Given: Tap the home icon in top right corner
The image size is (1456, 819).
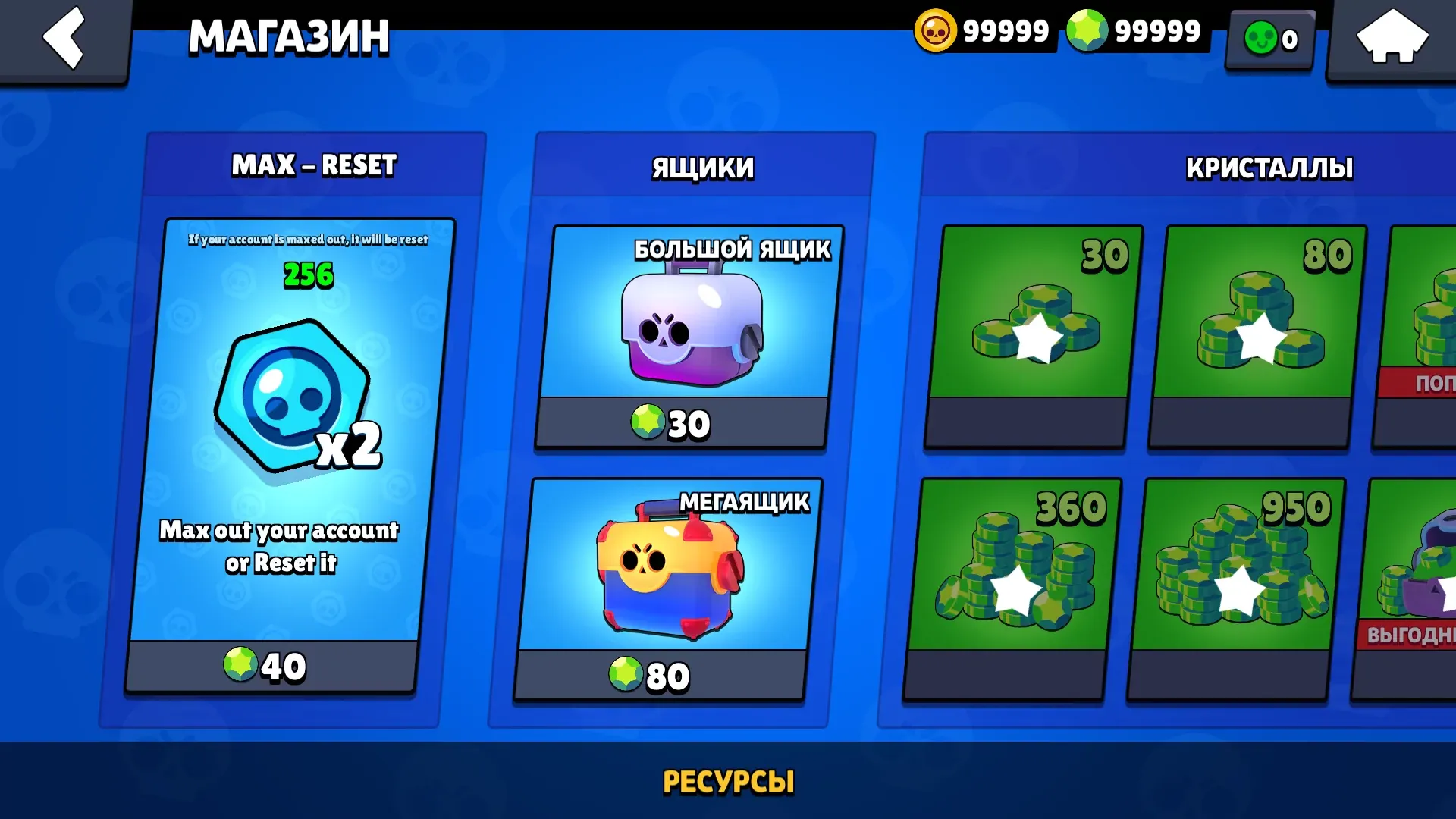Looking at the screenshot, I should point(1392,36).
